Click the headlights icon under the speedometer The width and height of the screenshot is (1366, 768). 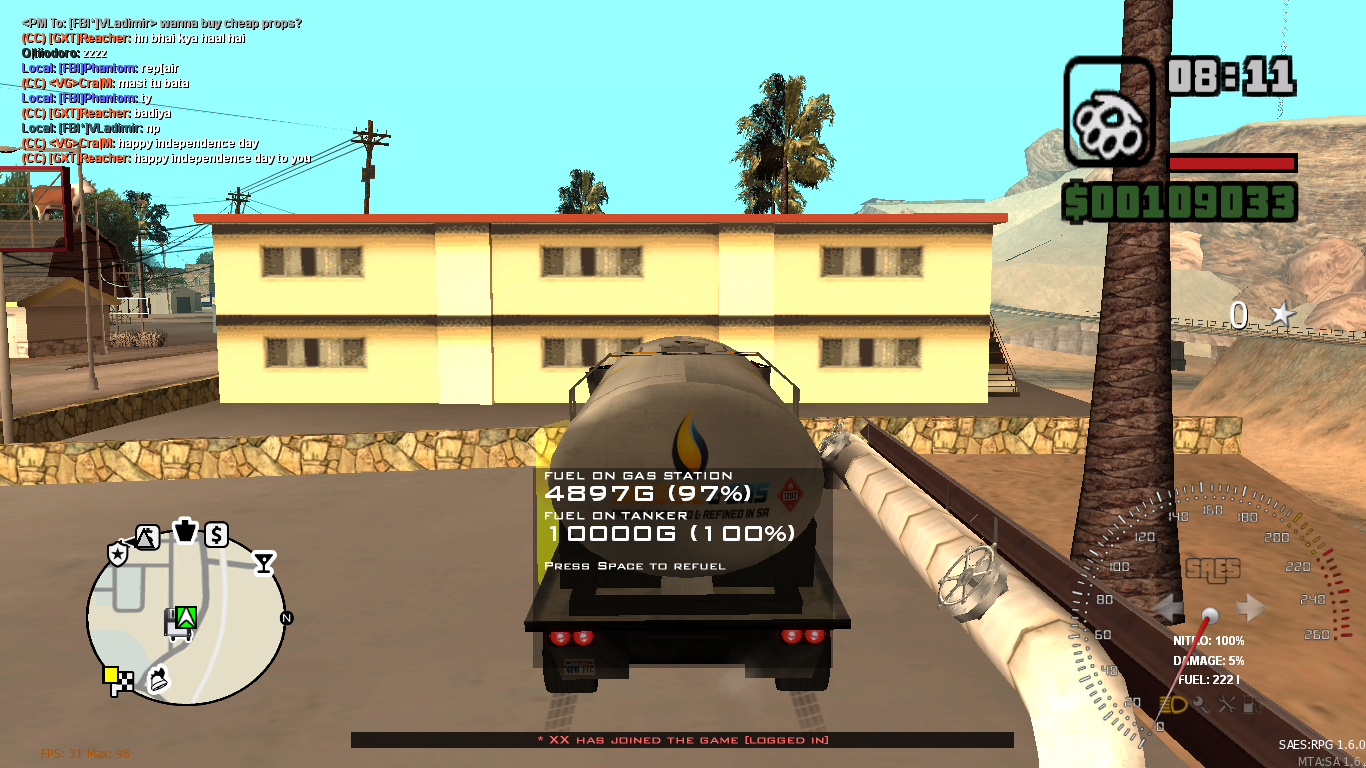1173,705
